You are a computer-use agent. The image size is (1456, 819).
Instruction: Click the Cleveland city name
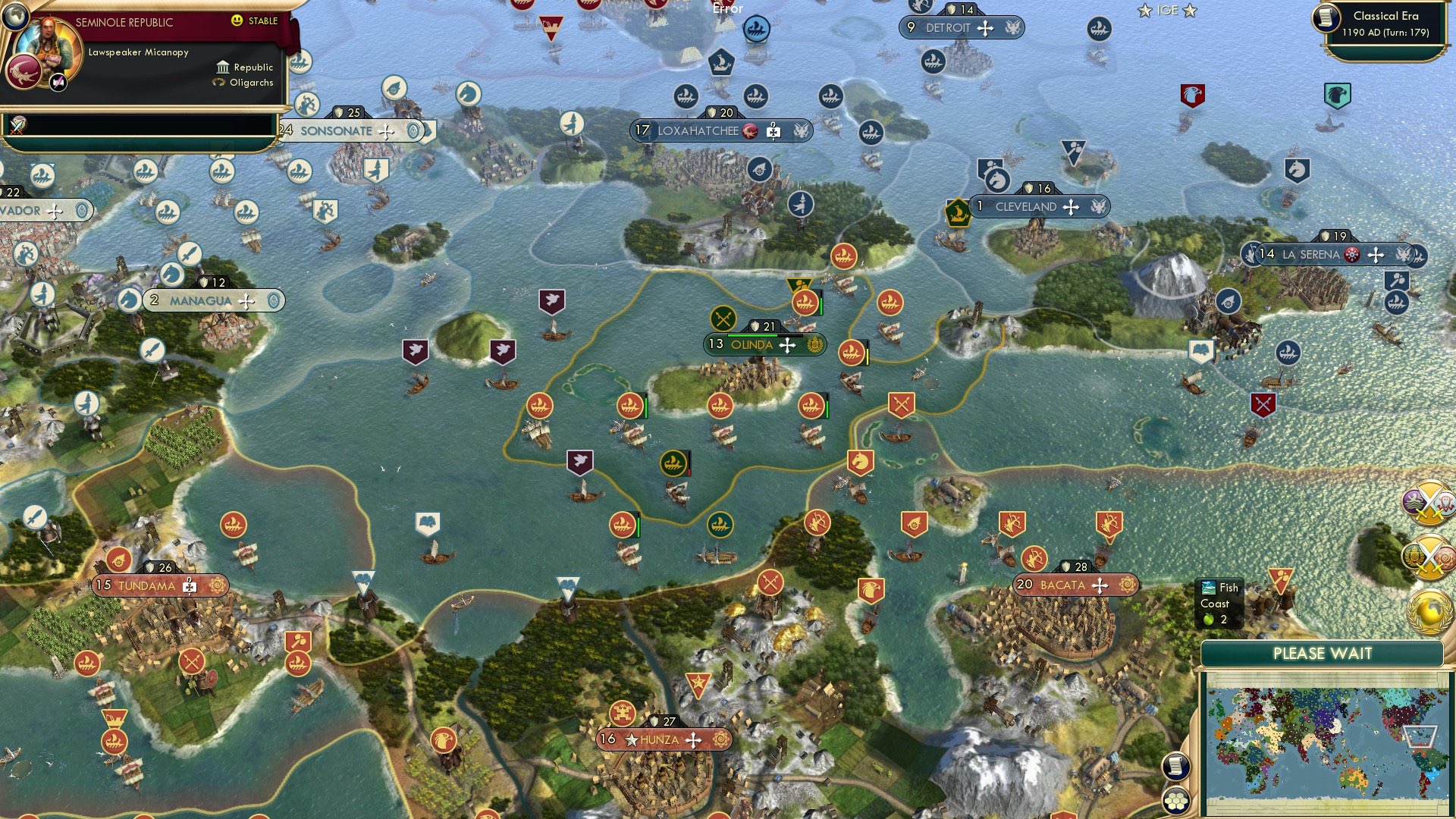(x=1028, y=206)
